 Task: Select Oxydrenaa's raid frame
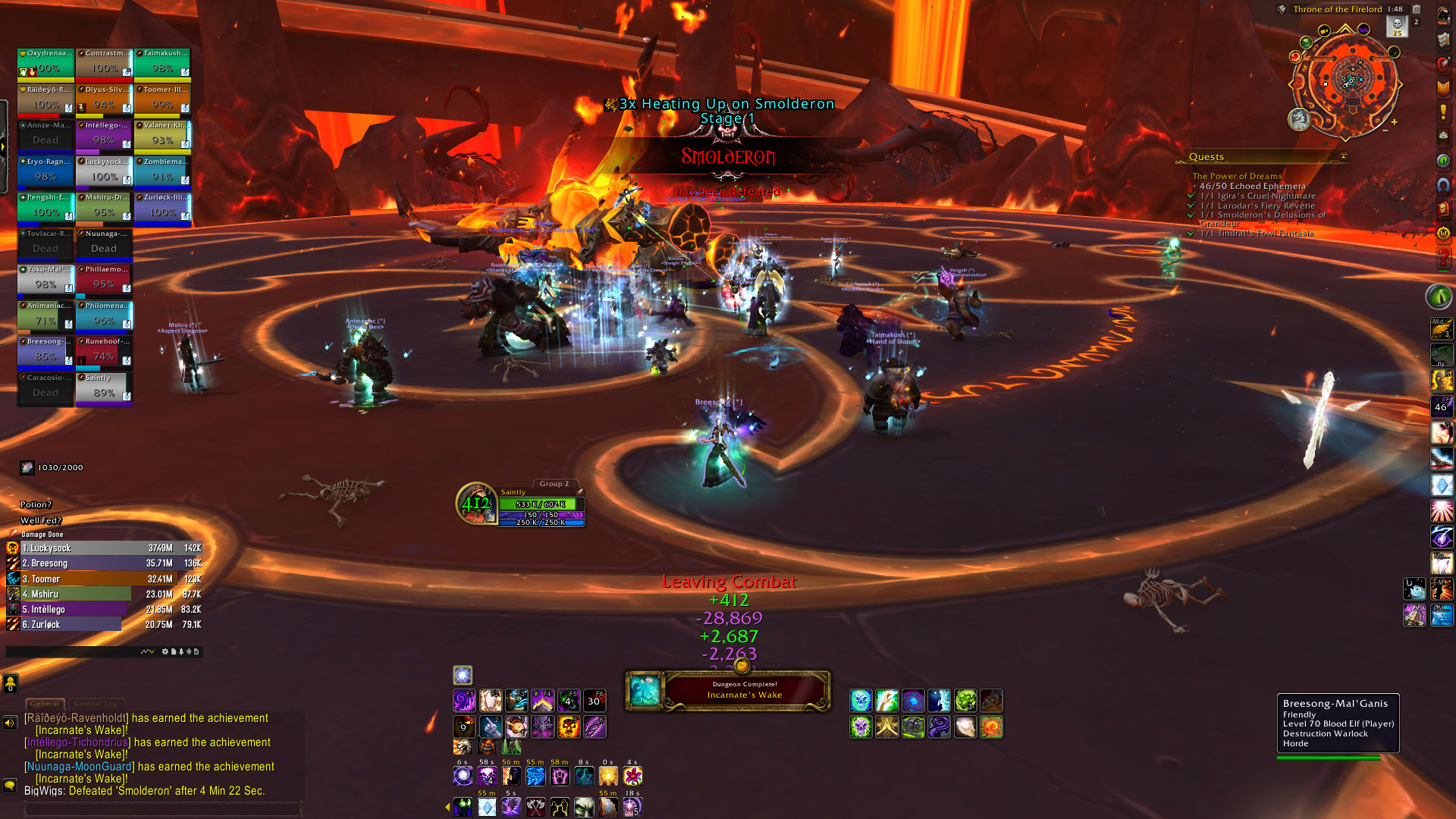point(45,63)
